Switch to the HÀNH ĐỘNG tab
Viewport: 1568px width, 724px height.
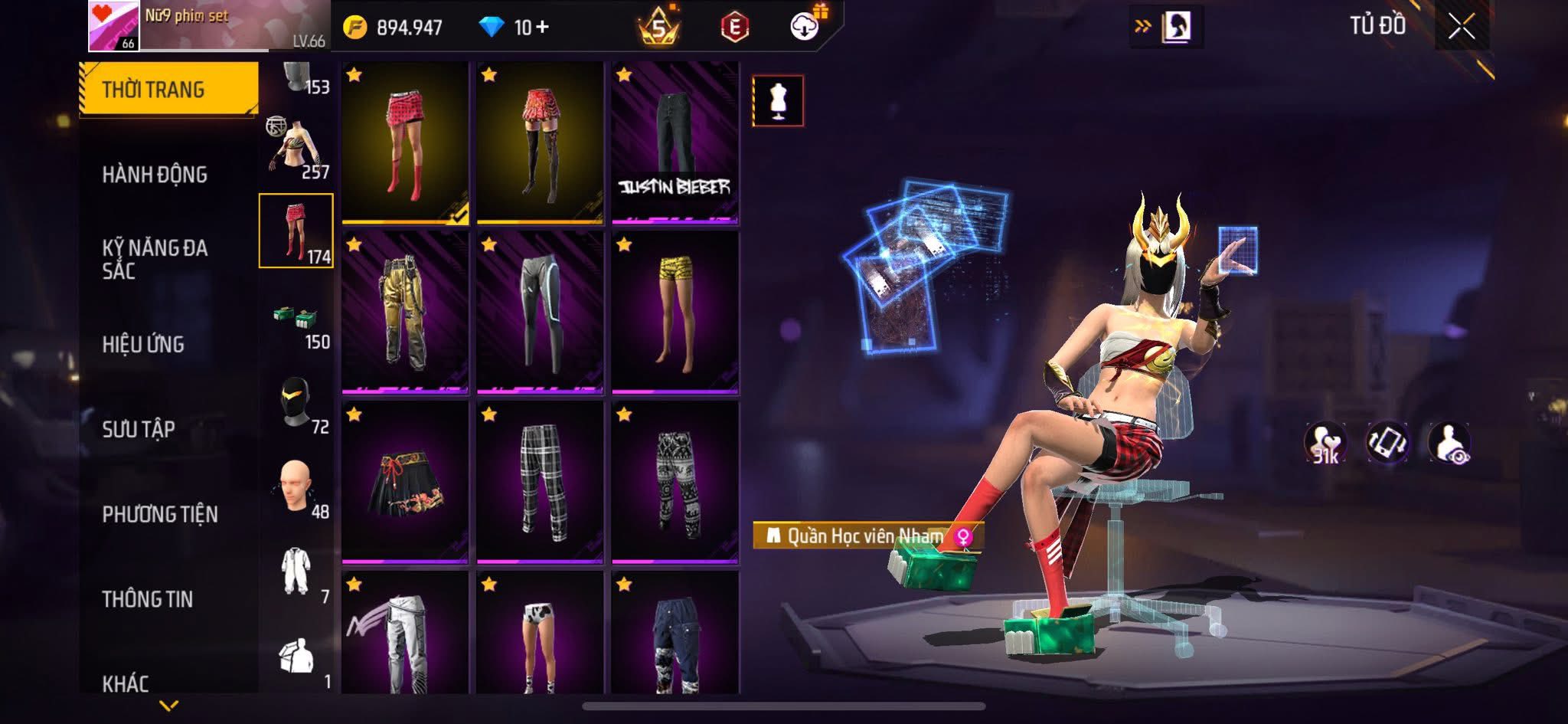click(x=155, y=175)
